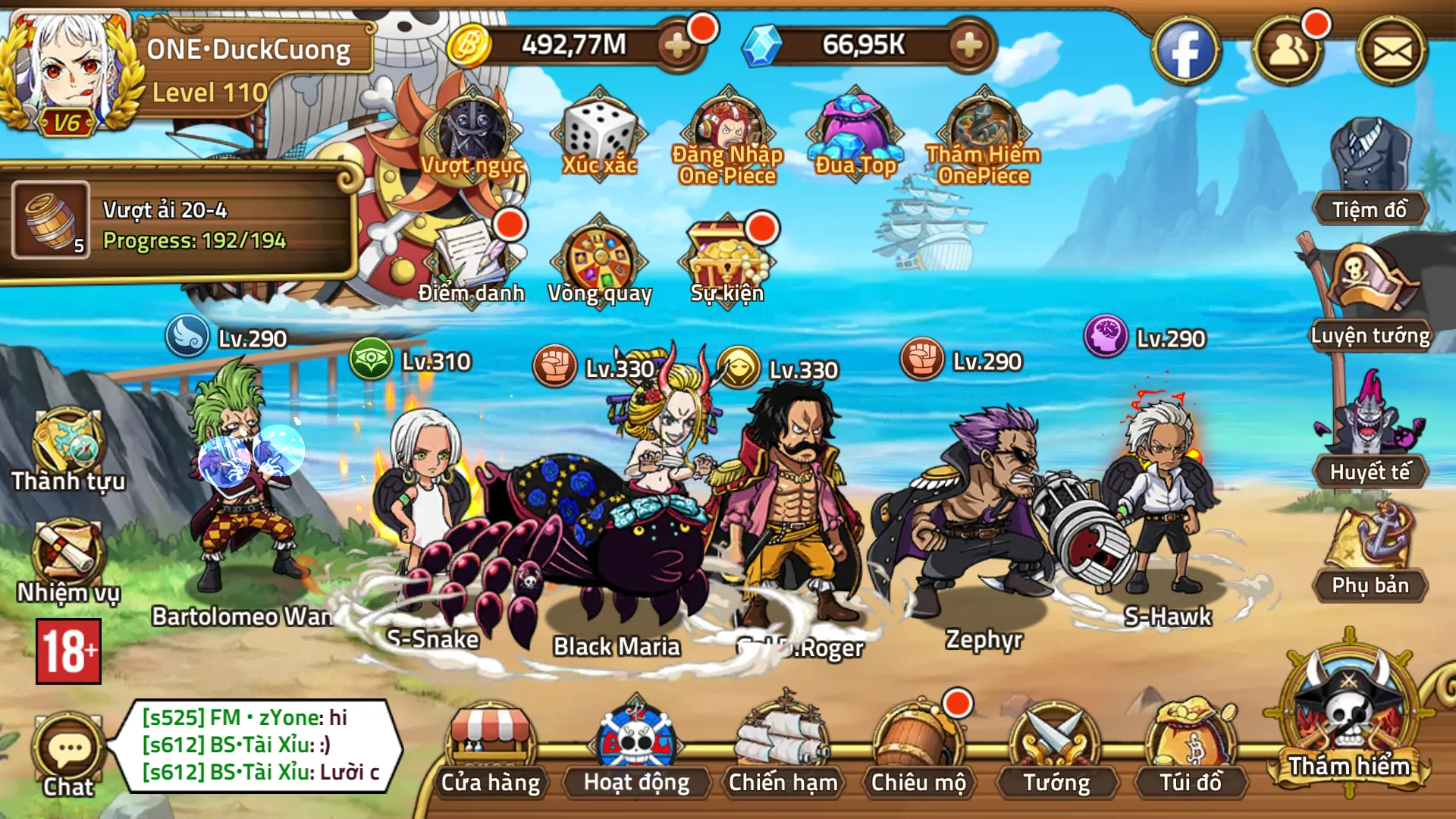Screen dimensions: 1456x819
Task: Open the Thành tựu achievements
Action: click(67, 449)
